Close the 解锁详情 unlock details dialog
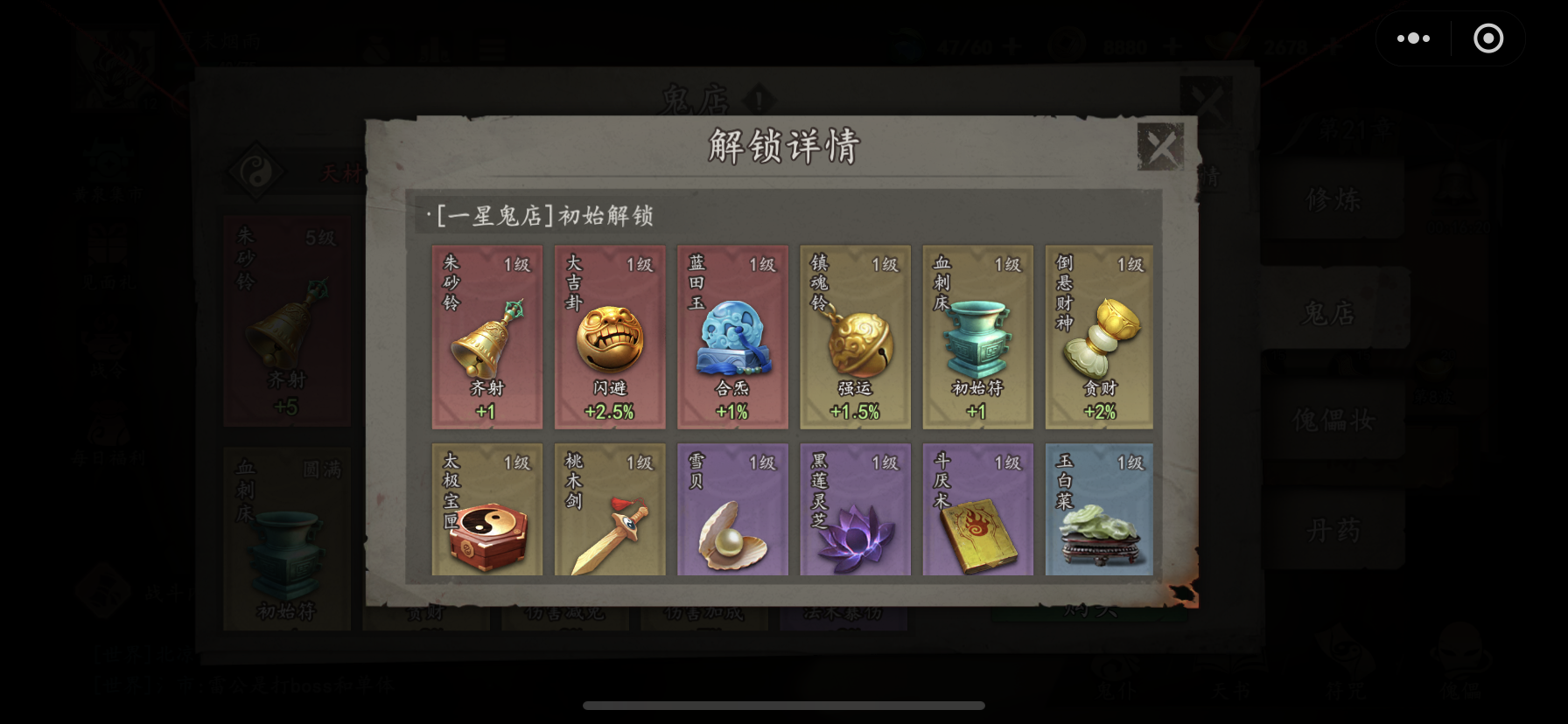Image resolution: width=1568 pixels, height=724 pixels. pyautogui.click(x=1161, y=146)
